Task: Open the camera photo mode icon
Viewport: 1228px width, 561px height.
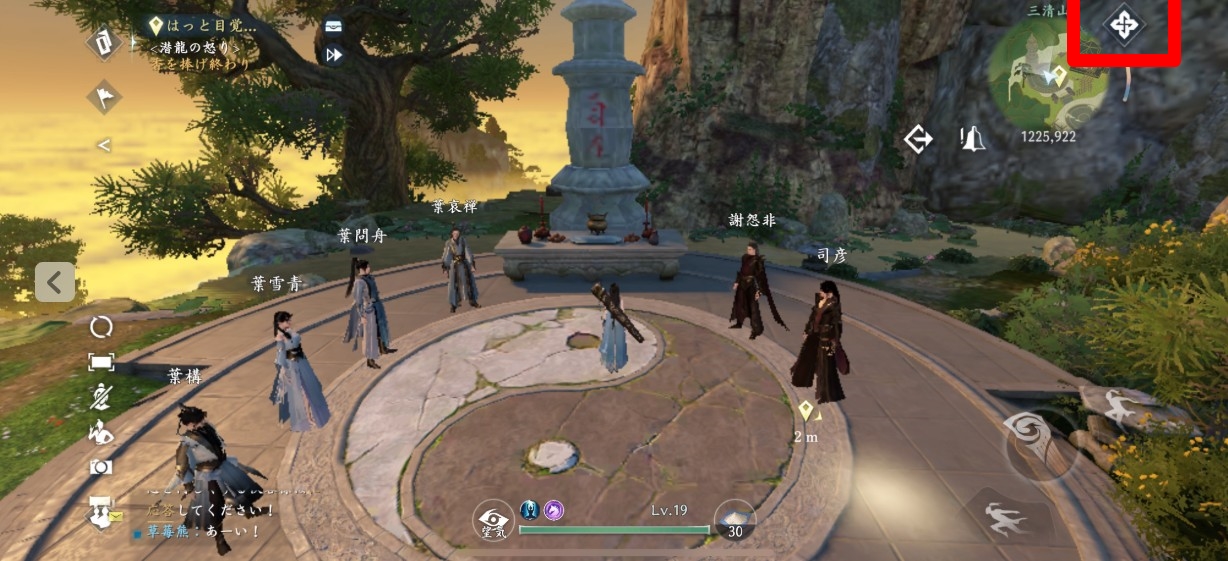Action: (x=101, y=467)
